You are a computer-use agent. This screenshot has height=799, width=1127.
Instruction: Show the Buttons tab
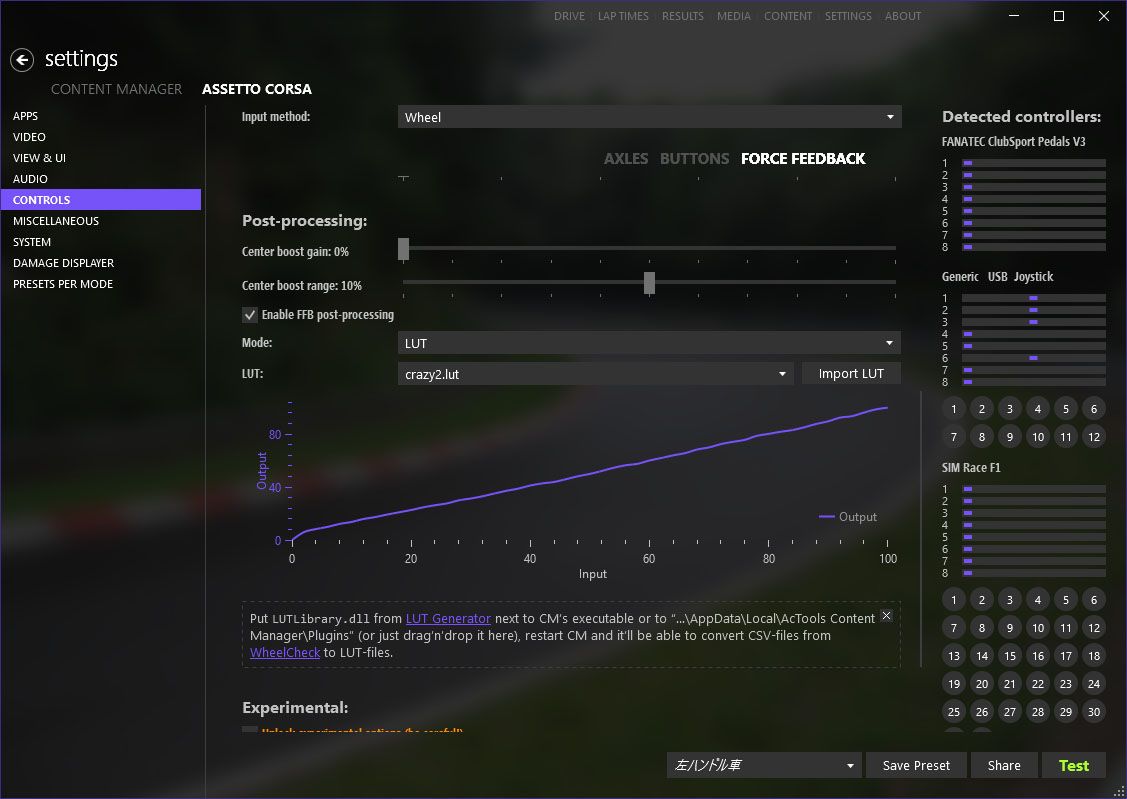pyautogui.click(x=694, y=158)
